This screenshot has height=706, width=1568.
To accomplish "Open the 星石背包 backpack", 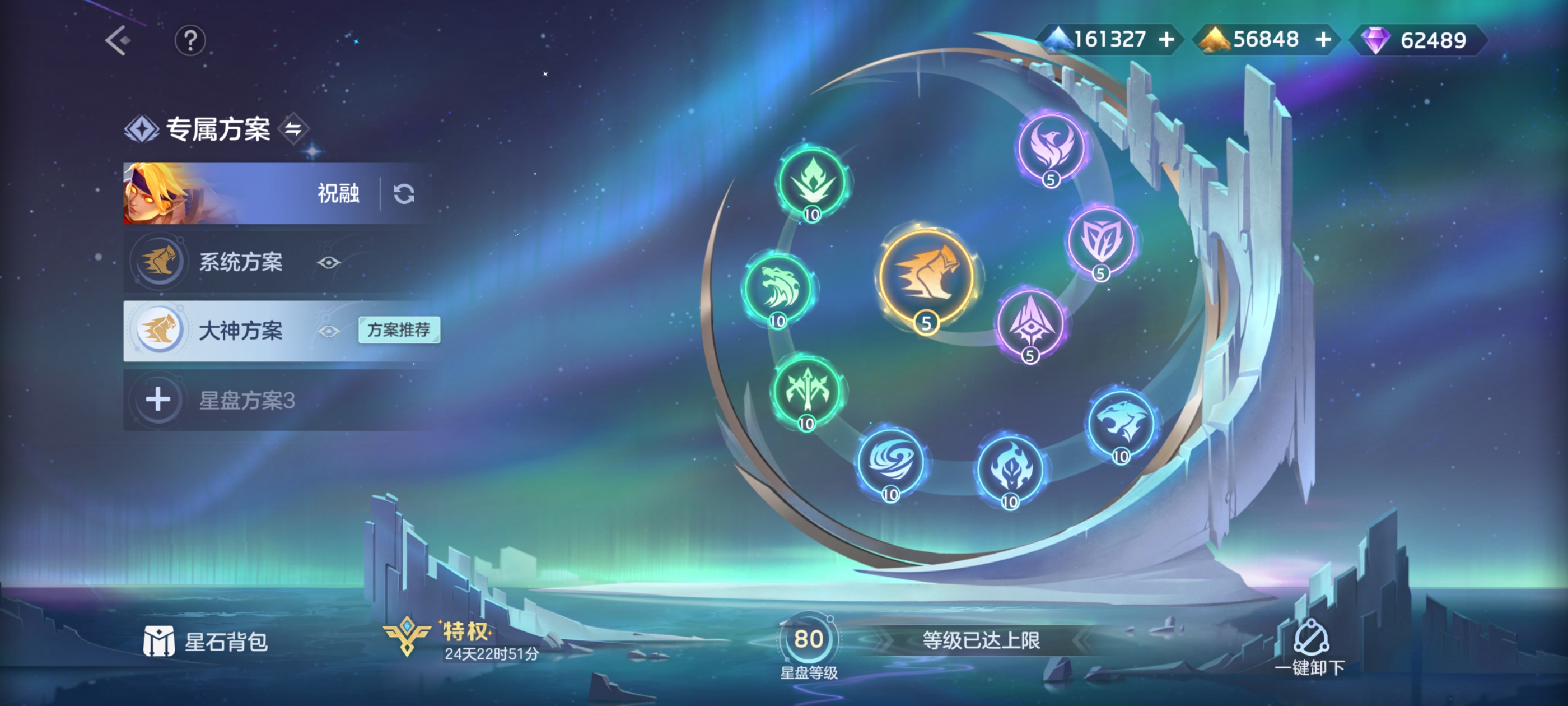I will click(206, 642).
